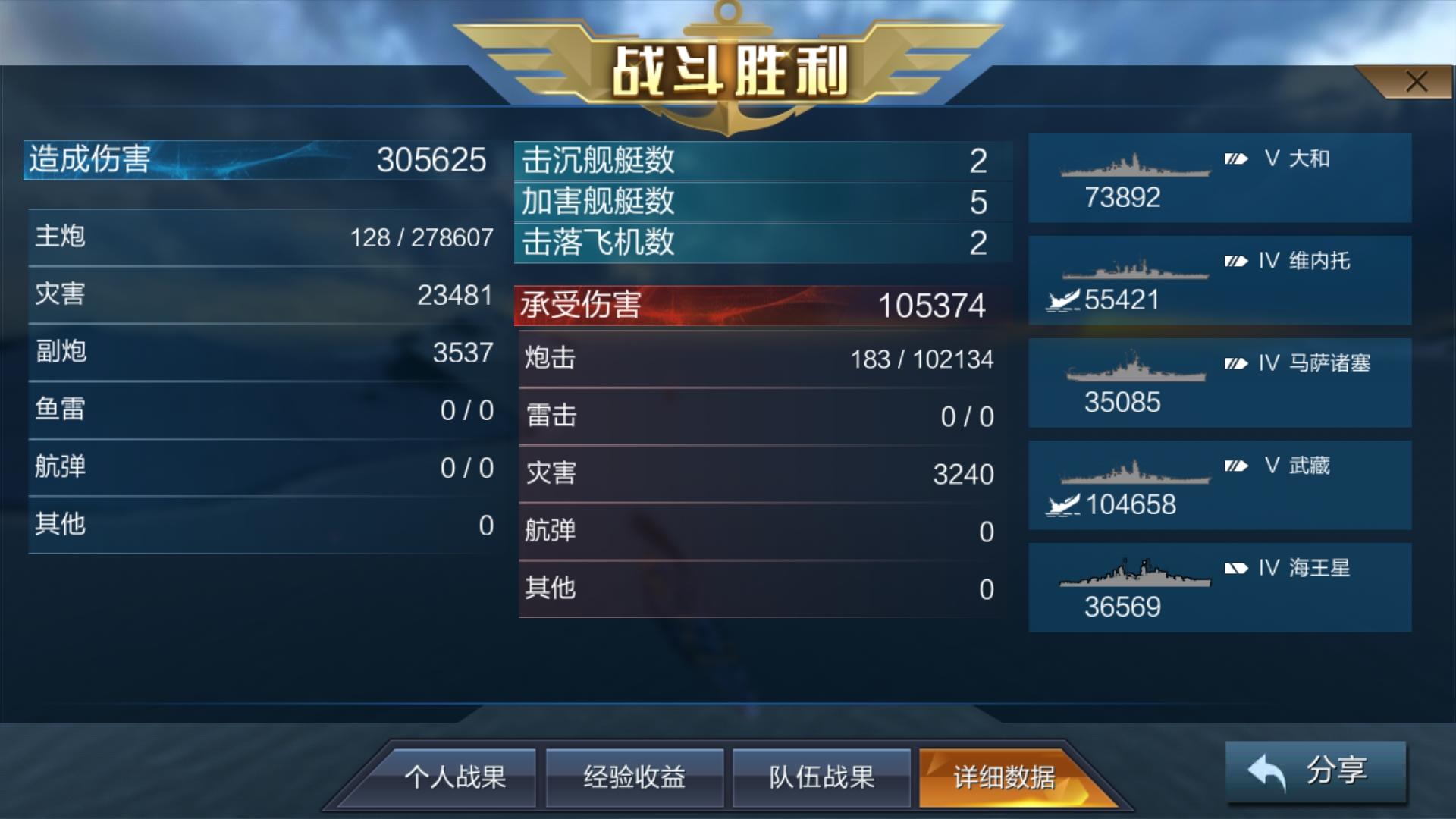This screenshot has width=1456, height=819.
Task: View the 队伍战果 tab
Action: [823, 777]
